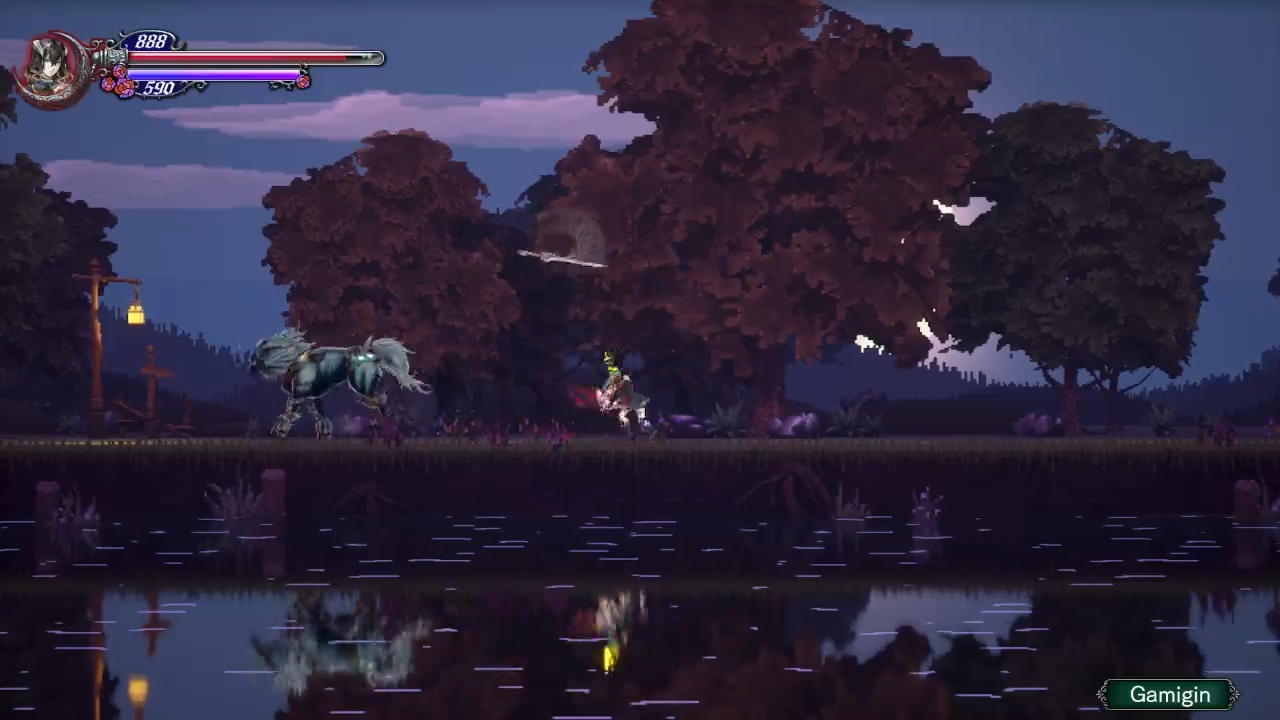
Task: Click the flying creature above the trees
Action: [560, 257]
